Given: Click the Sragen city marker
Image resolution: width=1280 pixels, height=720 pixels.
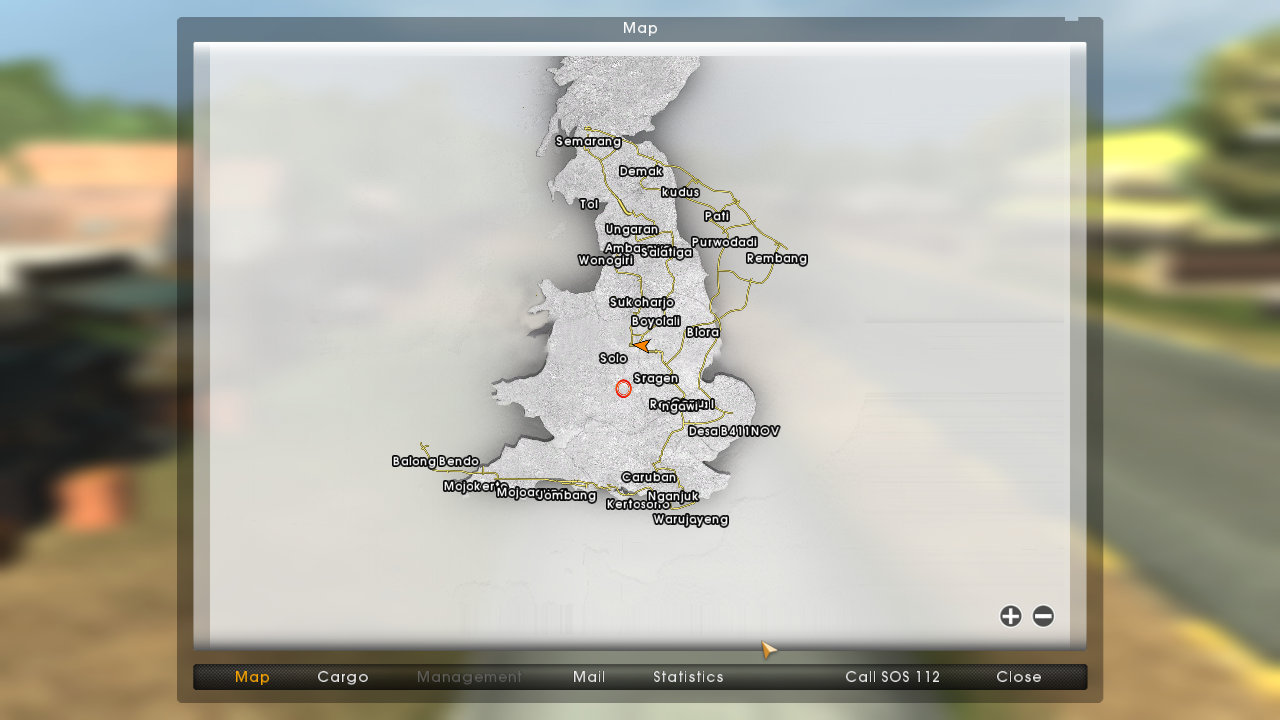Looking at the screenshot, I should point(658,377).
